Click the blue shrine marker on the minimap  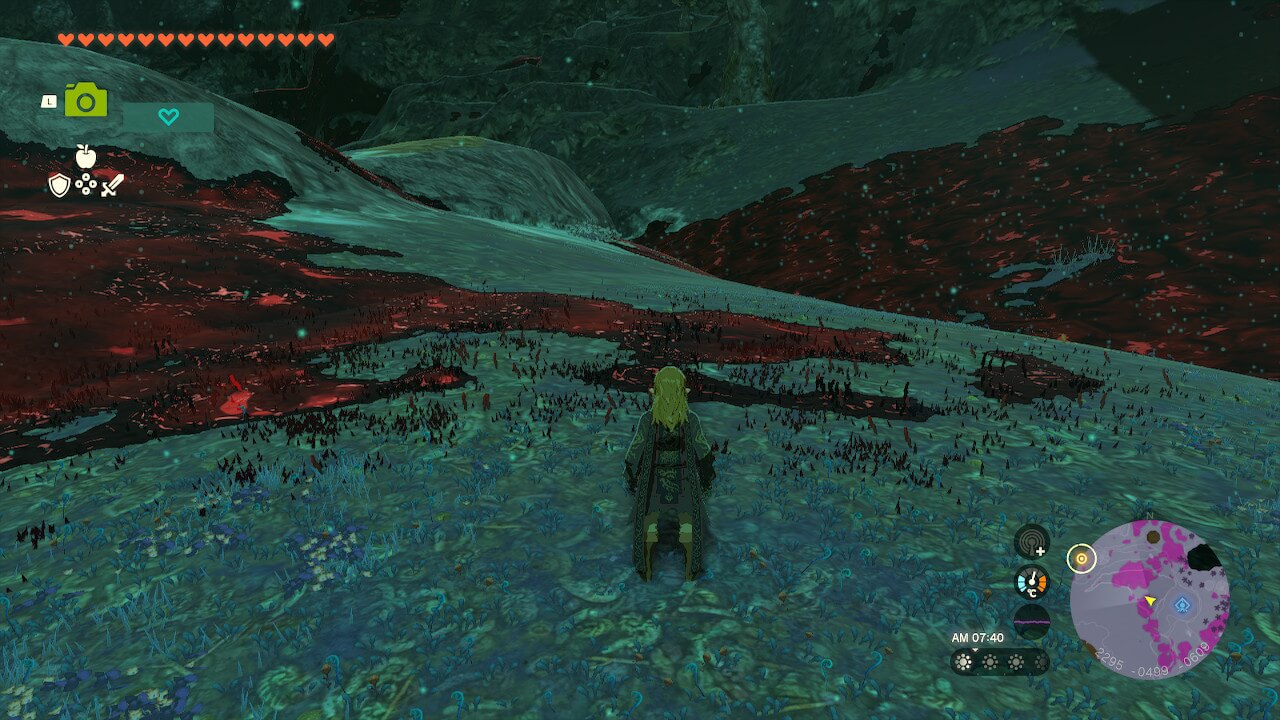pyautogui.click(x=1183, y=605)
